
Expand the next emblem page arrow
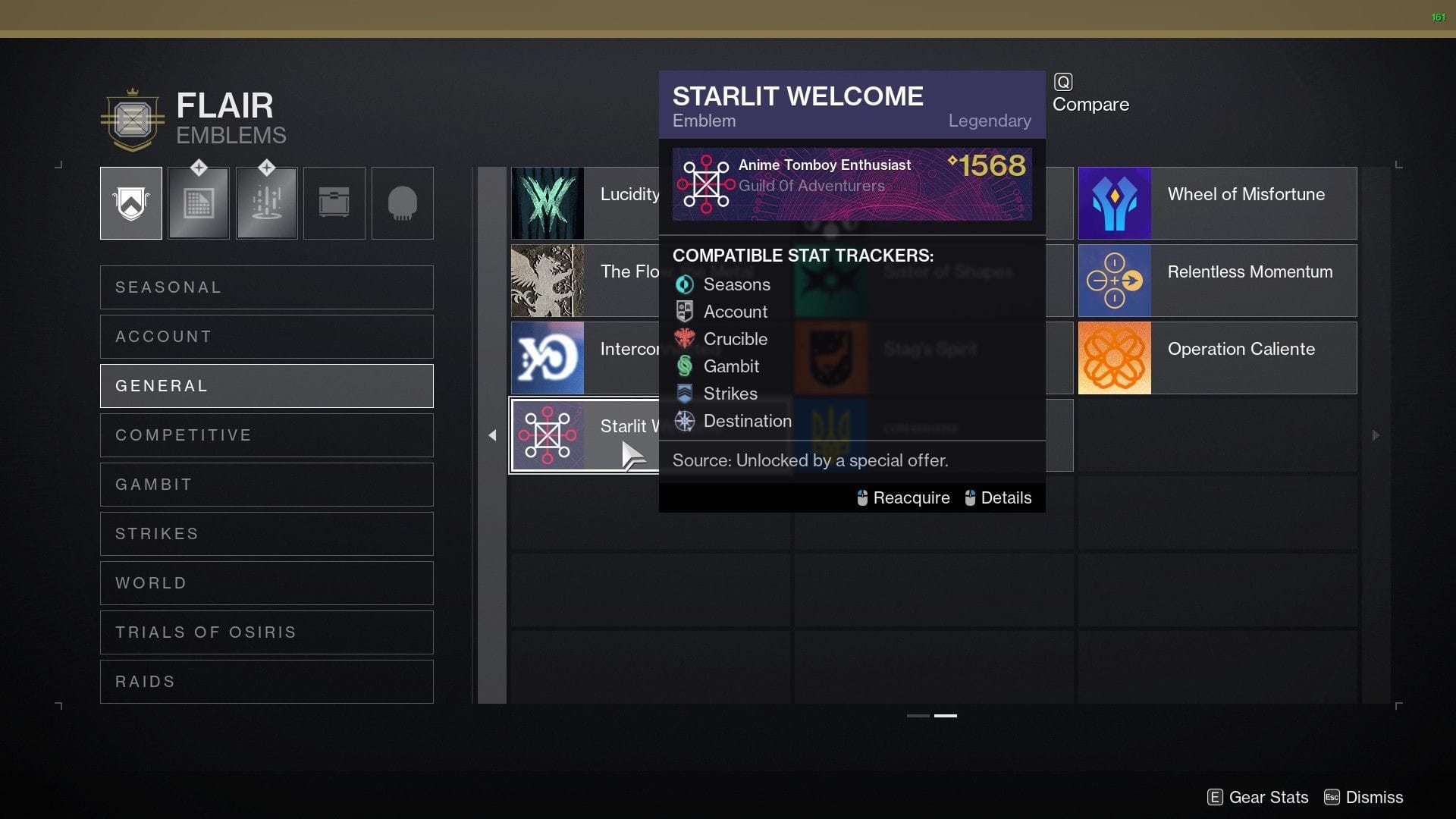(x=1375, y=435)
